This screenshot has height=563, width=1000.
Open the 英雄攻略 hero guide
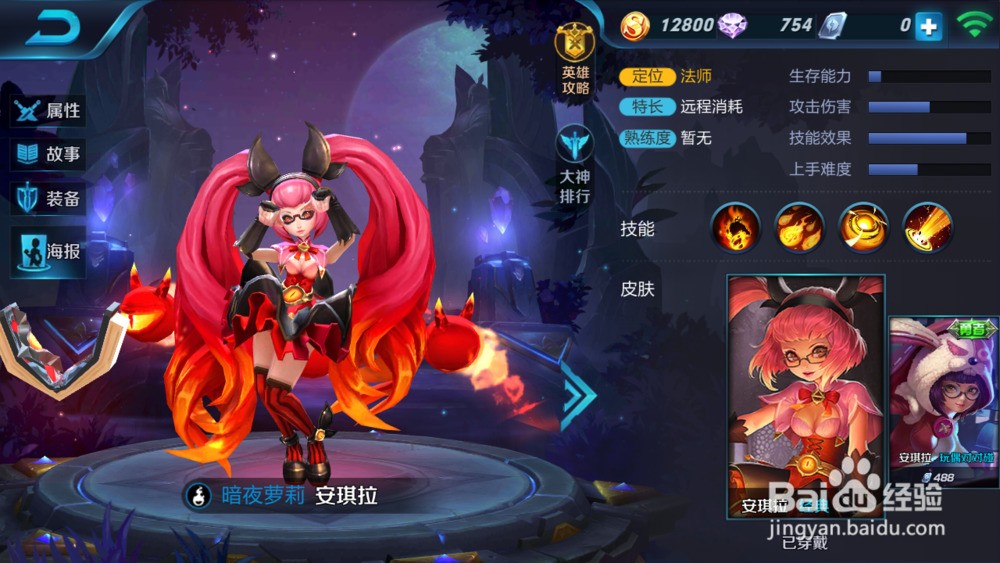[575, 62]
